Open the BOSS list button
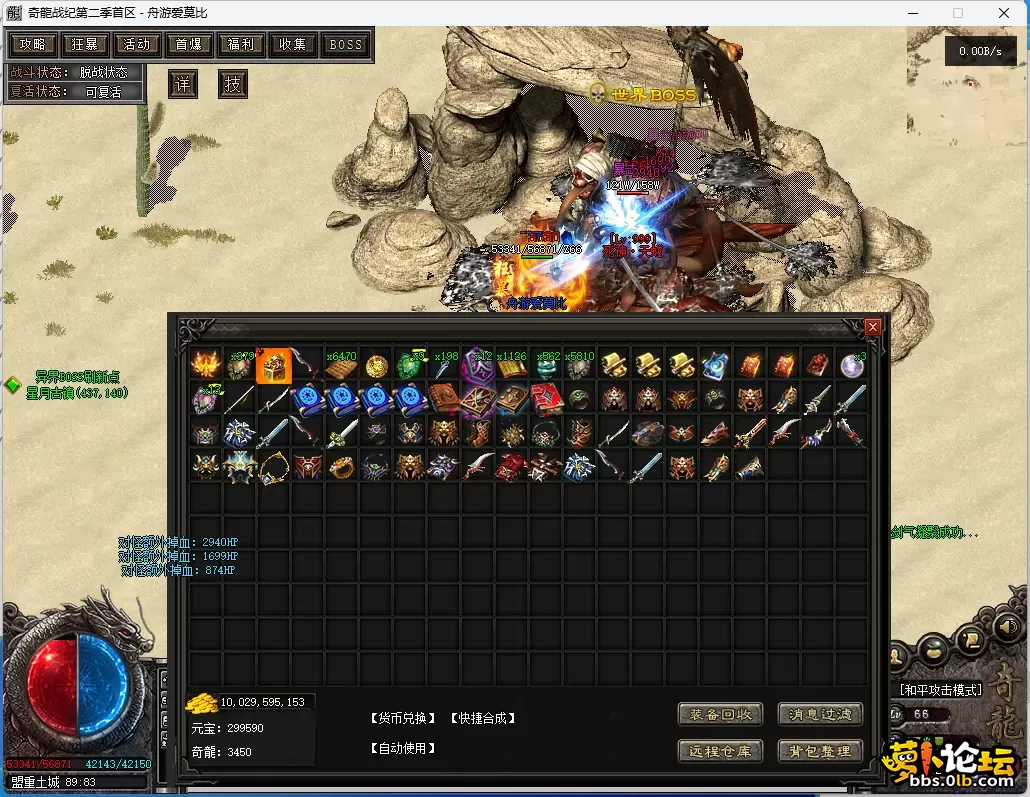The image size is (1030, 797). coord(346,45)
